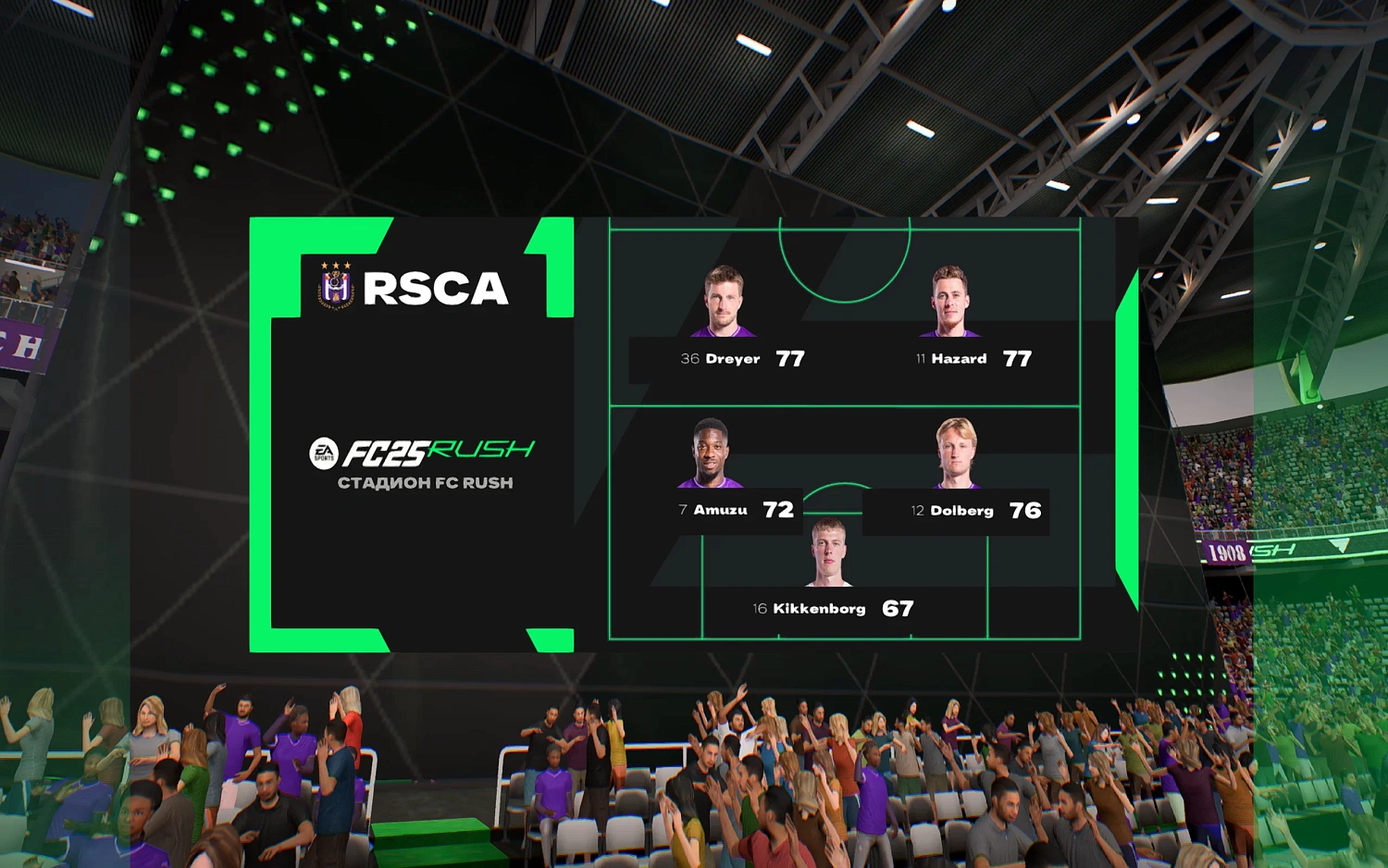Screen dimensions: 1388x868
Task: Toggle Dolberg's rating of 76
Action: tap(1024, 510)
